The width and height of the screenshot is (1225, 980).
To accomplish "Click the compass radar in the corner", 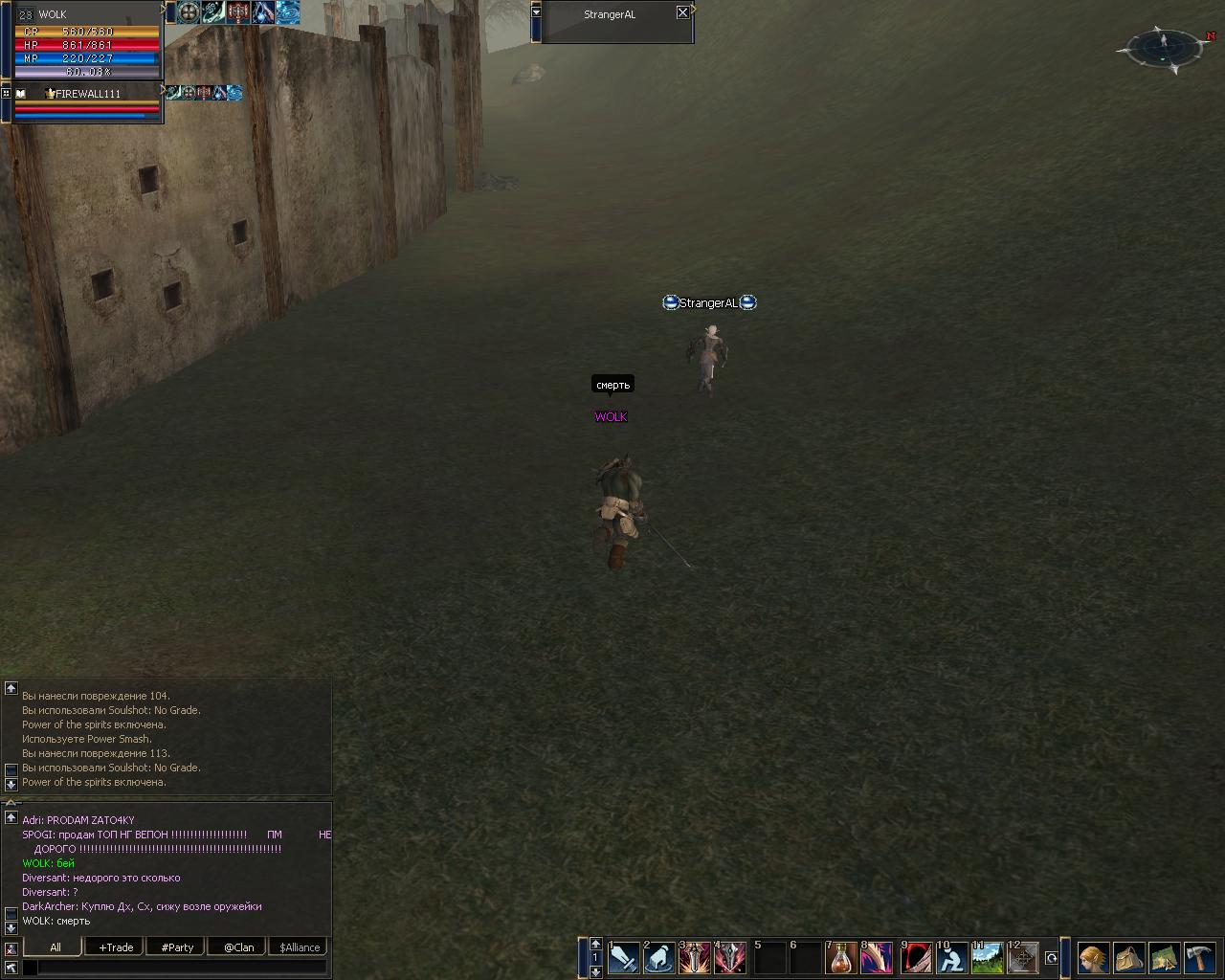I will [x=1165, y=46].
